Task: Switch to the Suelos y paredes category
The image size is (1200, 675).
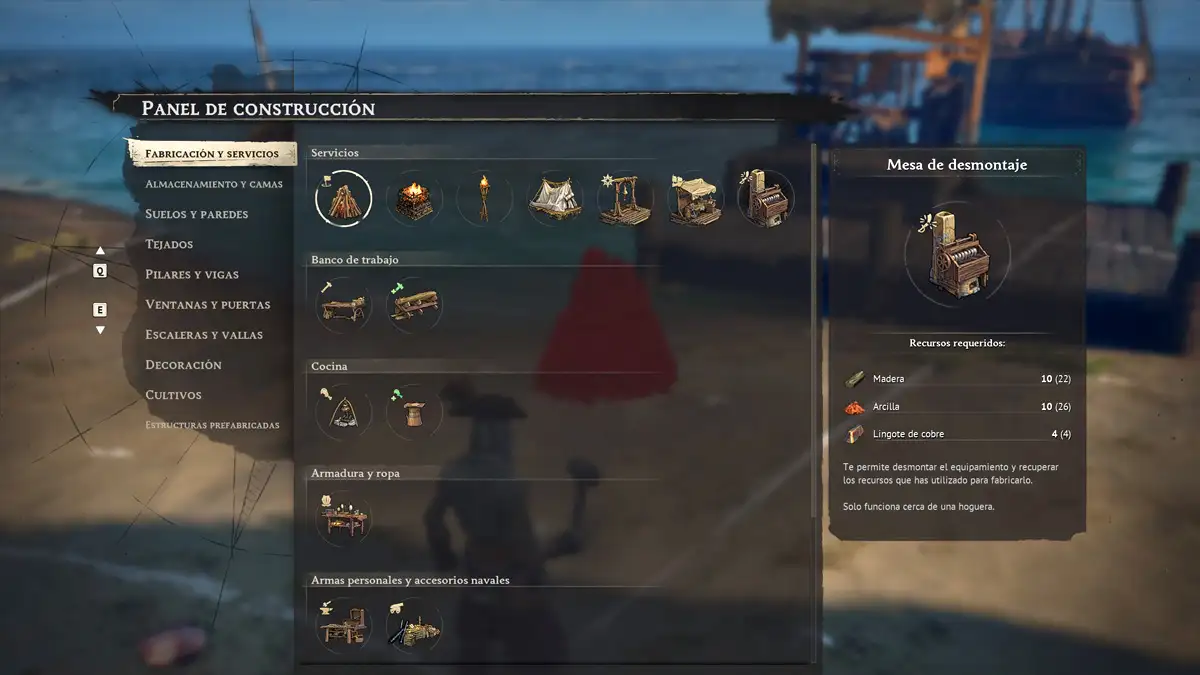Action: click(196, 214)
